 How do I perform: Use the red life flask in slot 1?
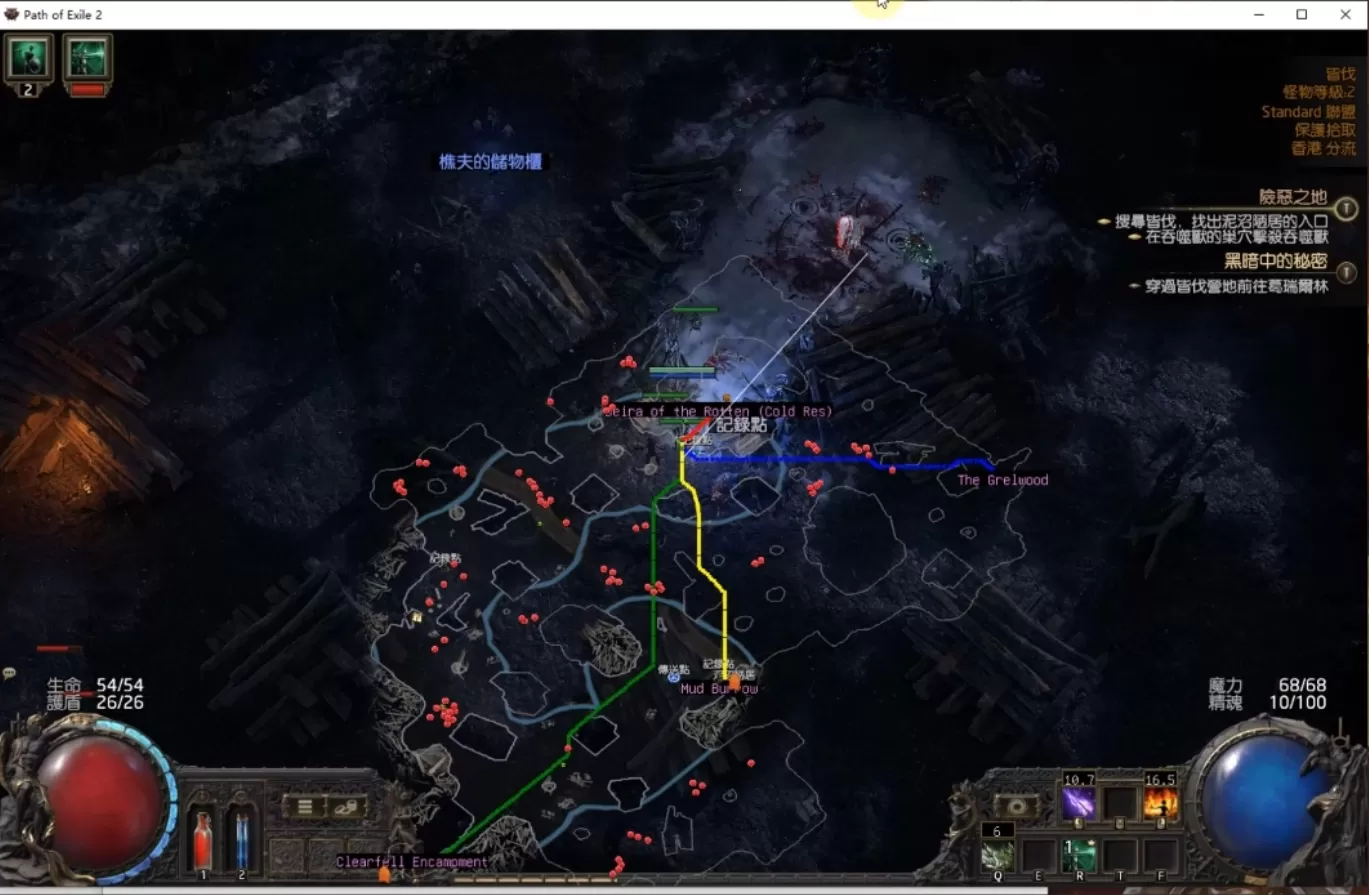pyautogui.click(x=202, y=838)
